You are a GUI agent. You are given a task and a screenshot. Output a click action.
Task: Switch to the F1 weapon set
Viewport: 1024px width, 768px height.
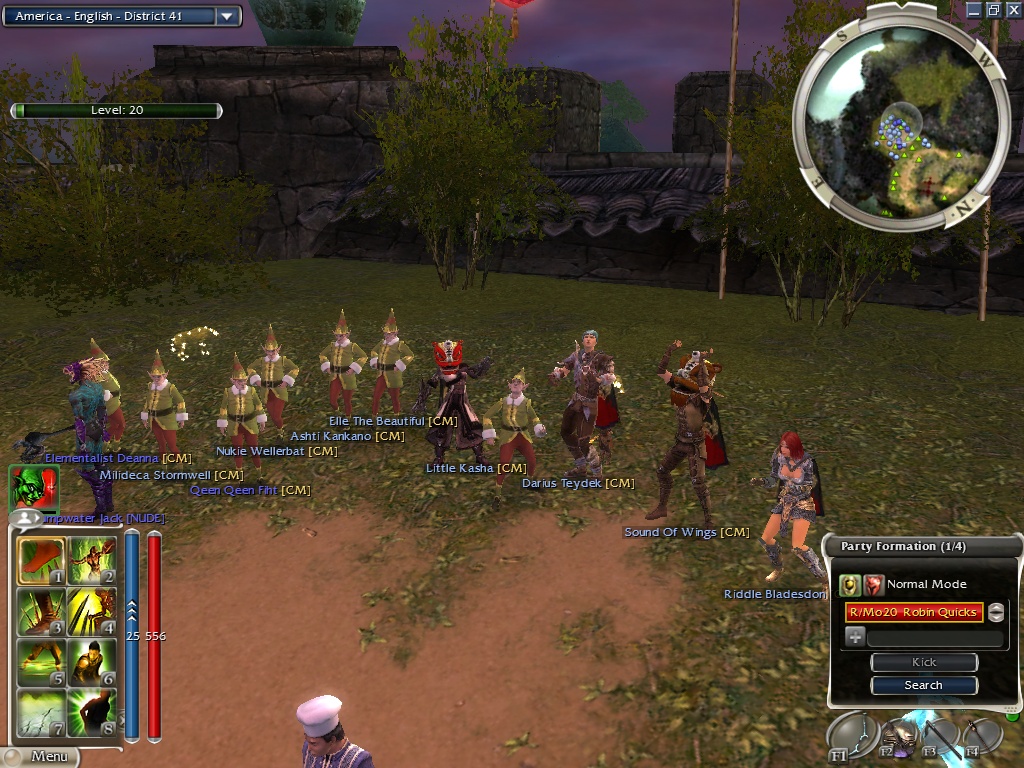click(x=851, y=736)
